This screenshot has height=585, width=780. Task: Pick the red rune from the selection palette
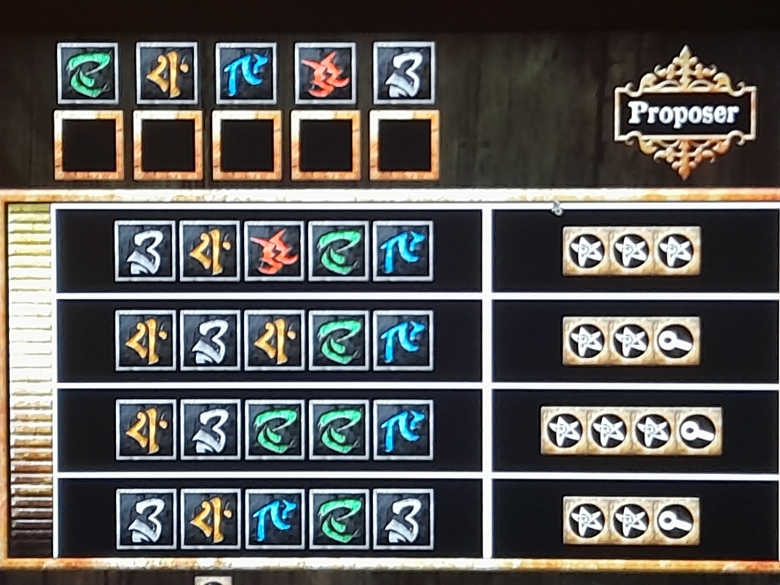point(325,73)
